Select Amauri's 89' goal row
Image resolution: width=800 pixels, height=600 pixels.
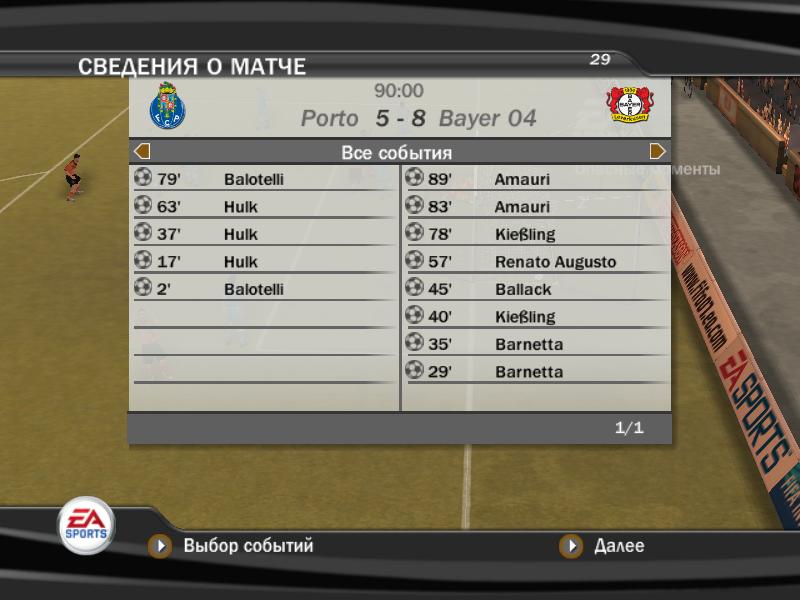click(x=535, y=179)
